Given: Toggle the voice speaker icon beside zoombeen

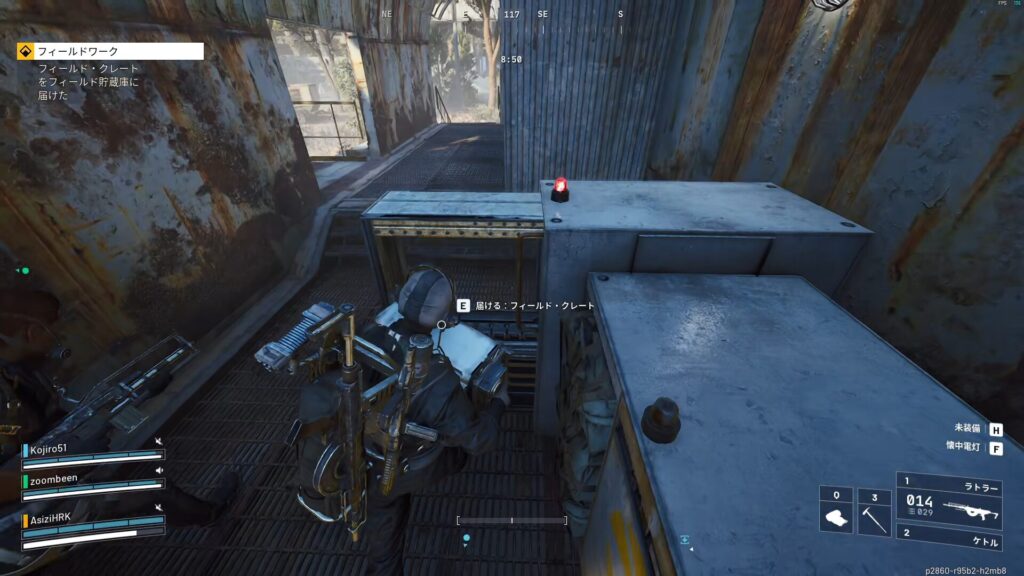Looking at the screenshot, I should 159,470.
